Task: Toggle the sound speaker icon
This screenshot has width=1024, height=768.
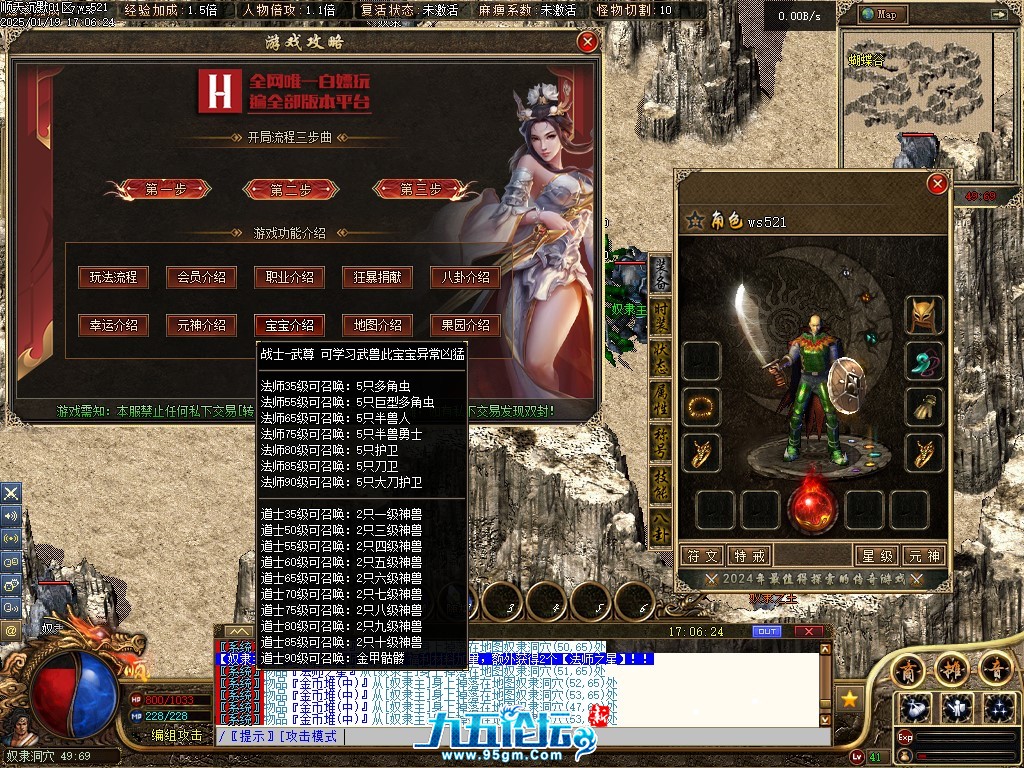Action: (x=11, y=515)
